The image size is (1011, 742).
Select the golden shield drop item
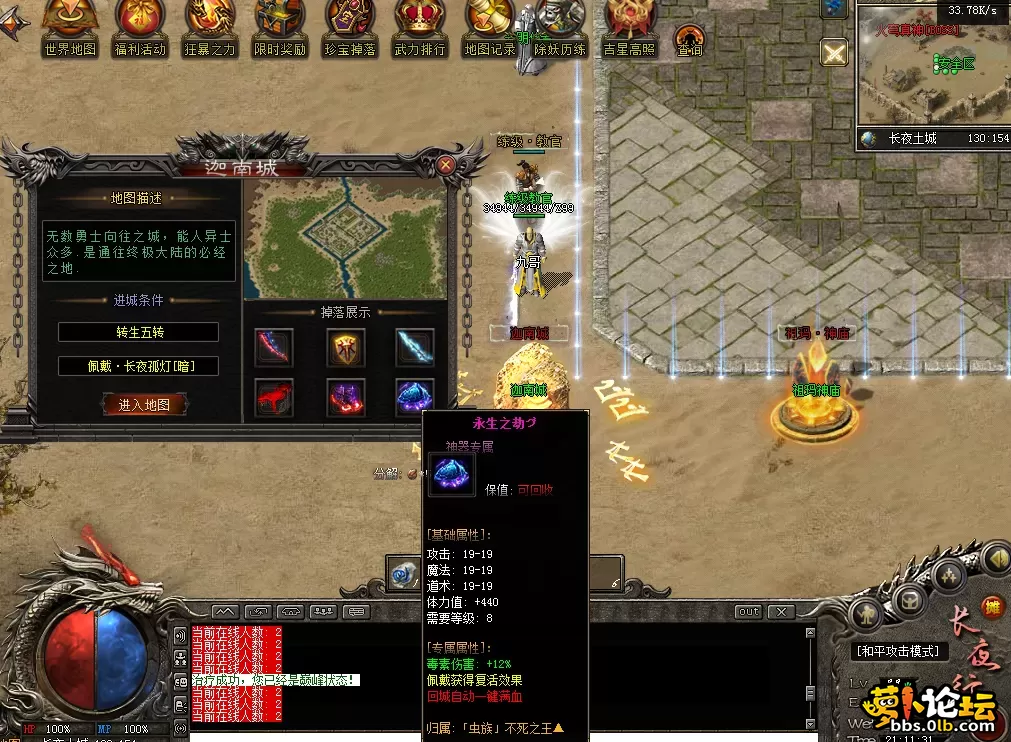coord(345,347)
